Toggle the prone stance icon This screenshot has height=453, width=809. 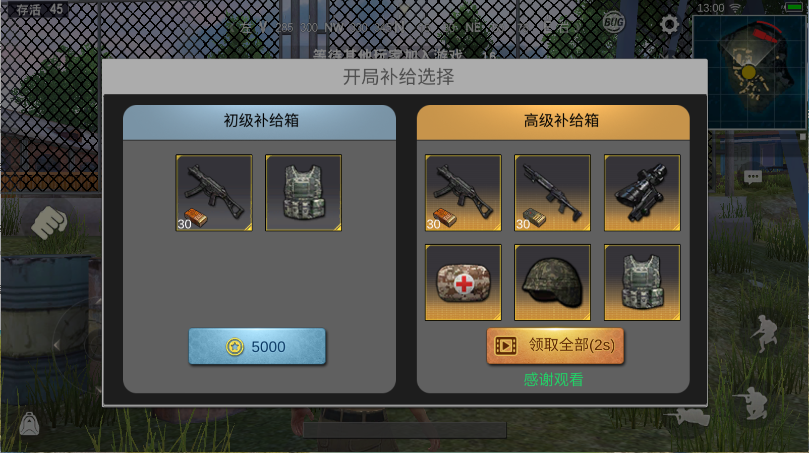pyautogui.click(x=690, y=417)
